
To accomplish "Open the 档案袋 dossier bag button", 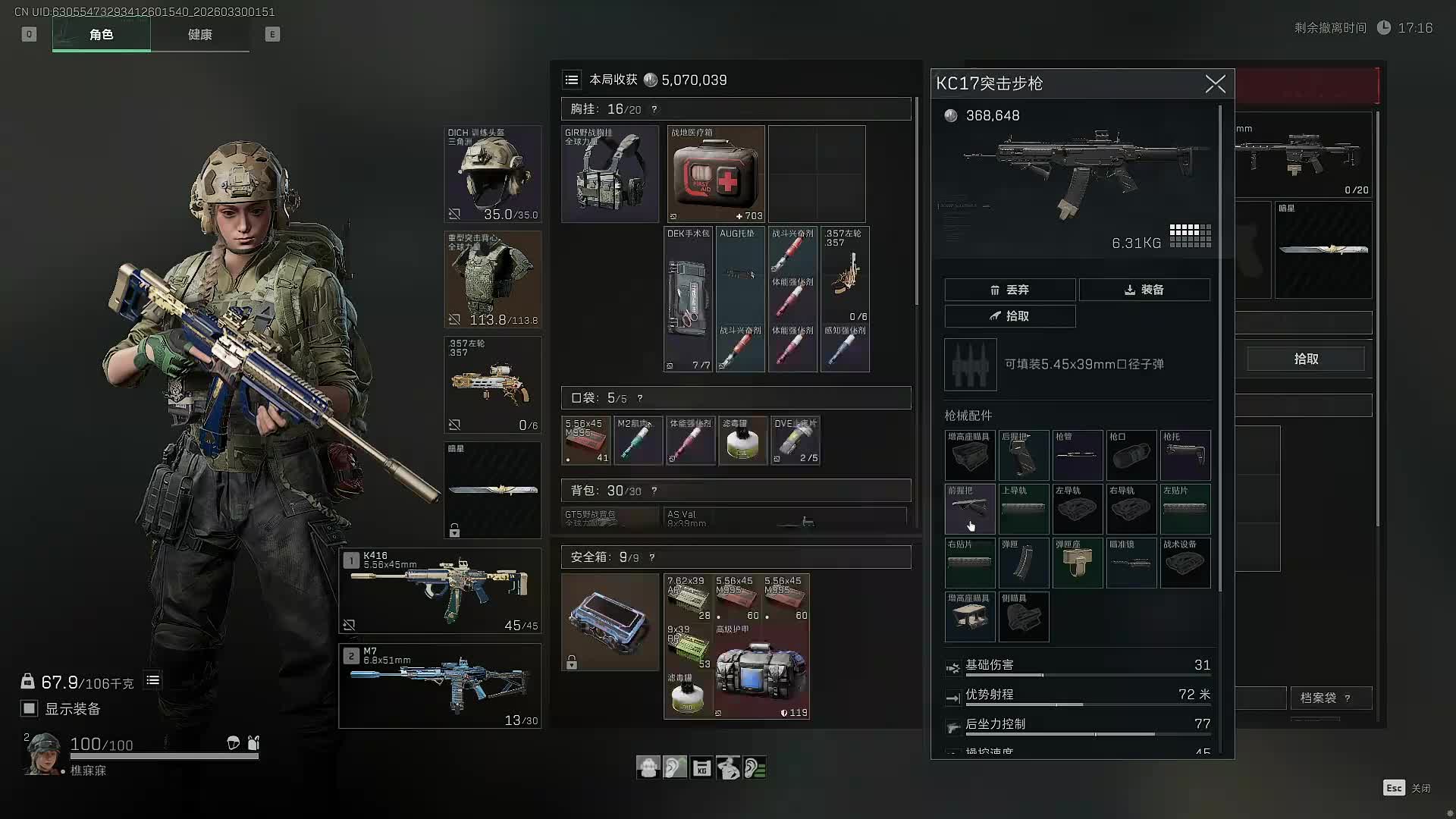I will click(1323, 698).
